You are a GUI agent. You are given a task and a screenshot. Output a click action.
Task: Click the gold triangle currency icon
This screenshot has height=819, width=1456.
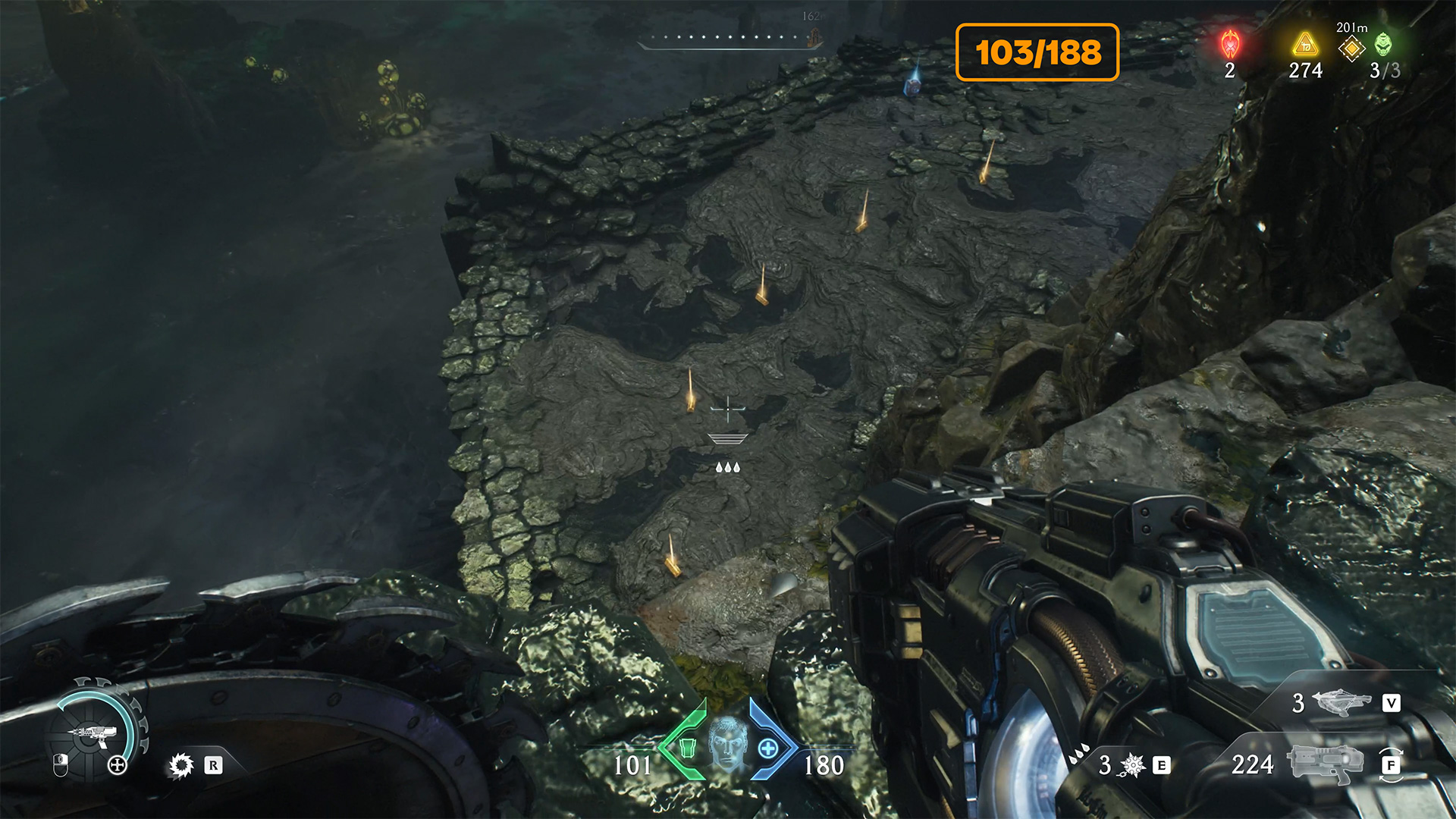tap(1304, 45)
